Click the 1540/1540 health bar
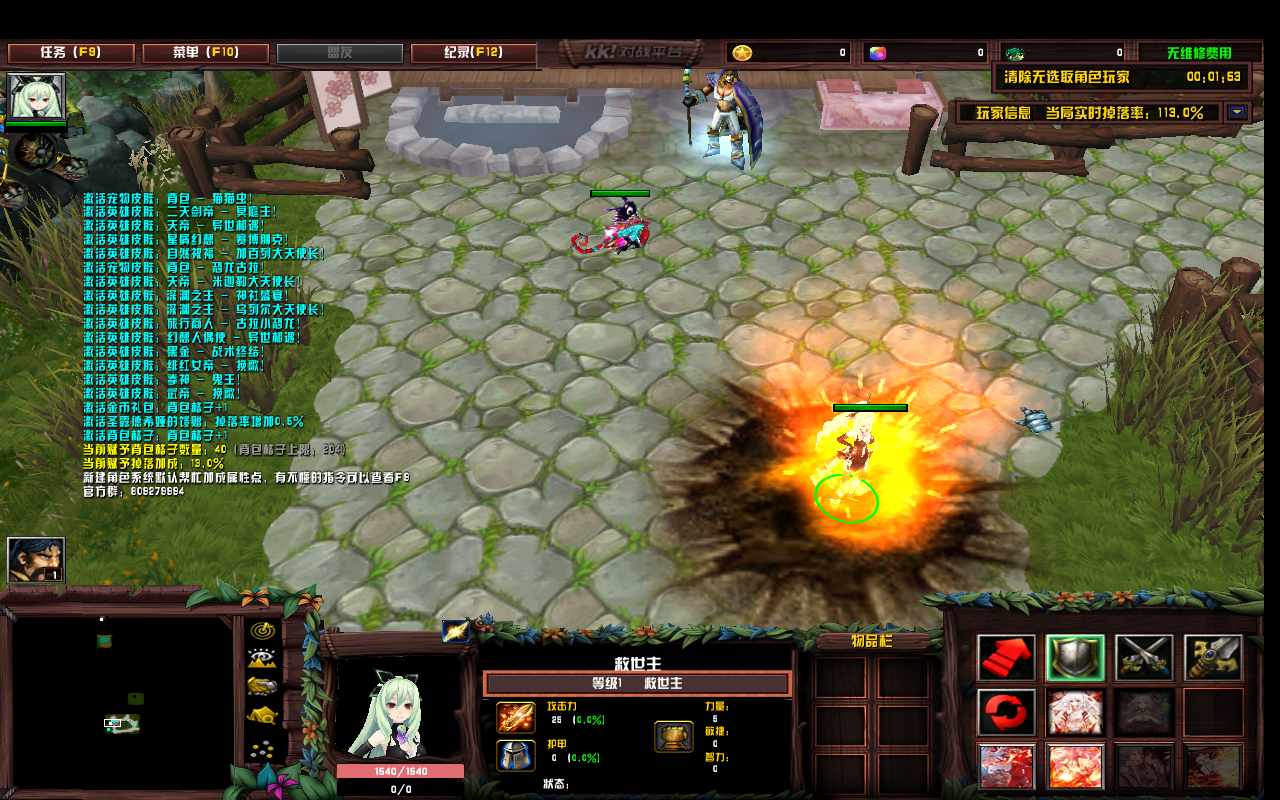1280x800 pixels. point(398,771)
